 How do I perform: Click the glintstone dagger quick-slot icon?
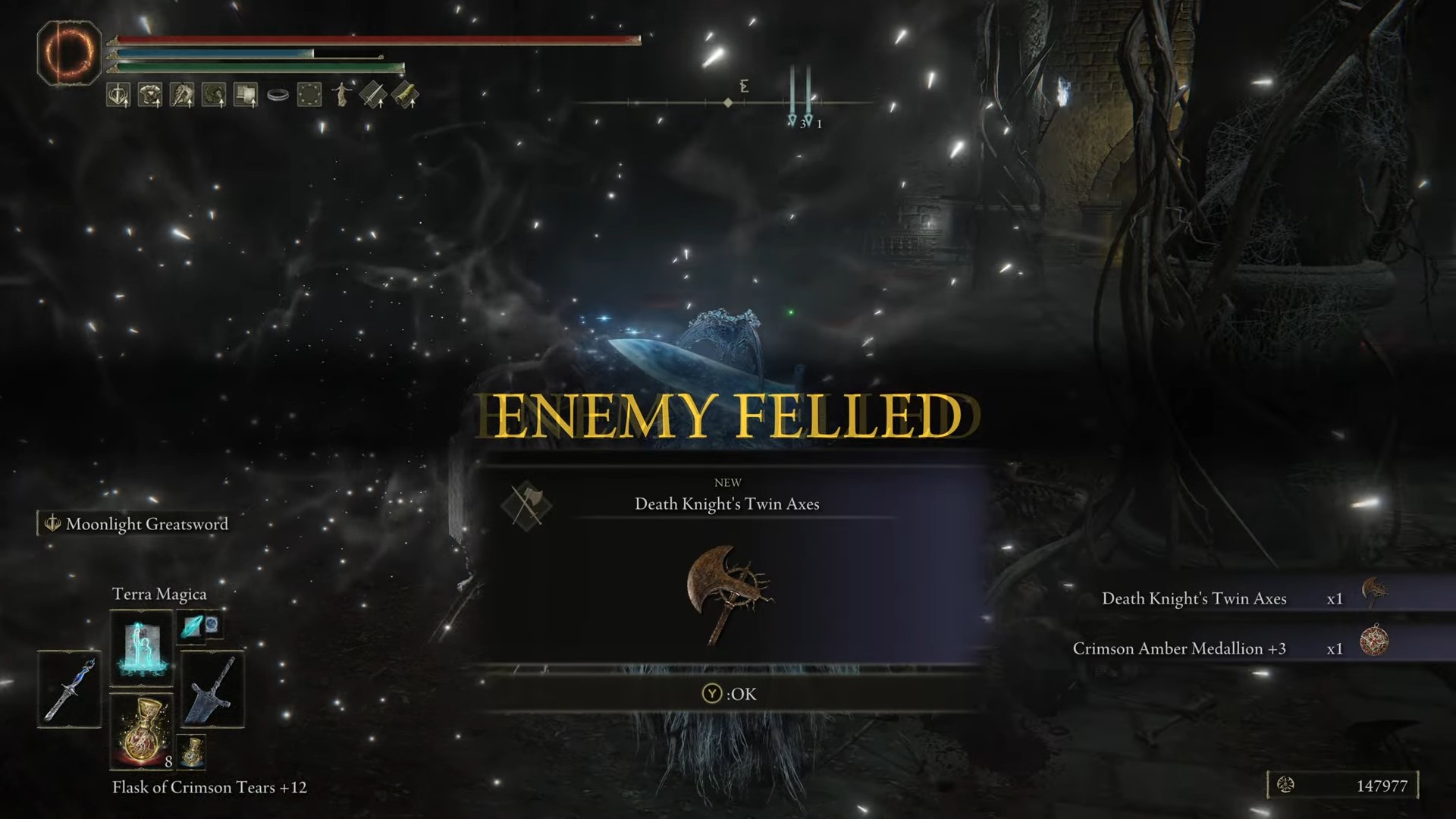69,690
